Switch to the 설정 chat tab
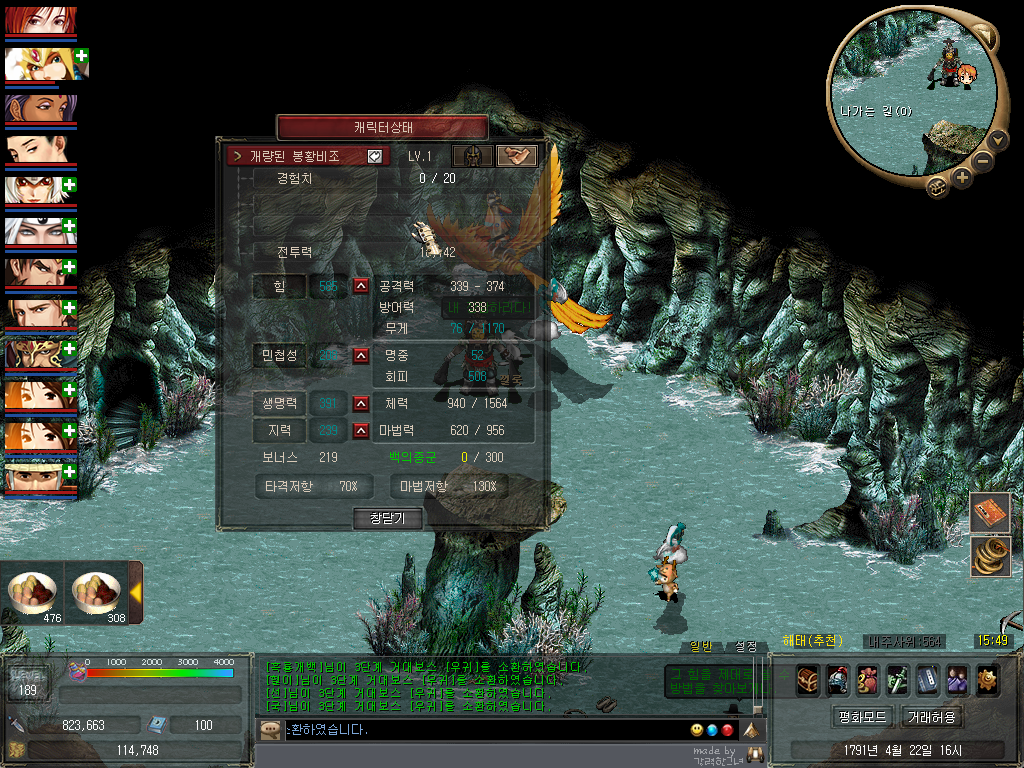This screenshot has height=768, width=1024. pyautogui.click(x=746, y=646)
